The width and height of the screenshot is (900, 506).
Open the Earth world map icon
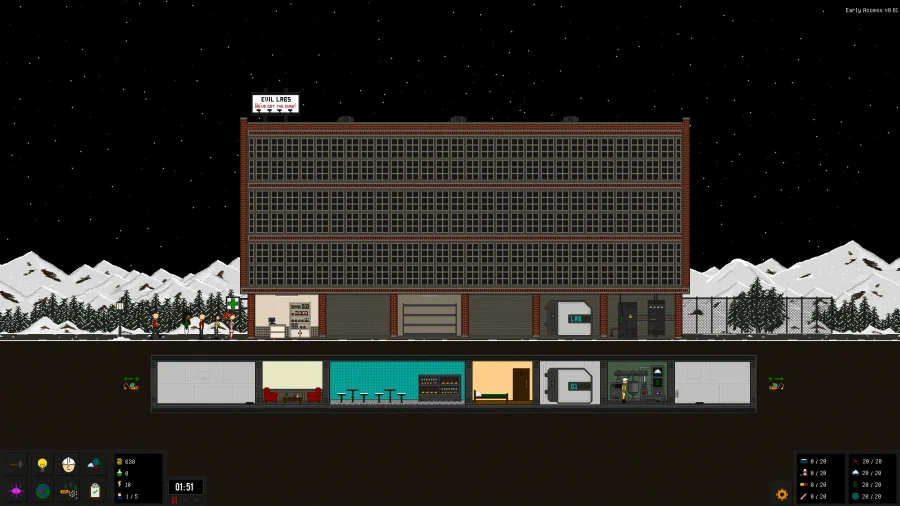42,491
